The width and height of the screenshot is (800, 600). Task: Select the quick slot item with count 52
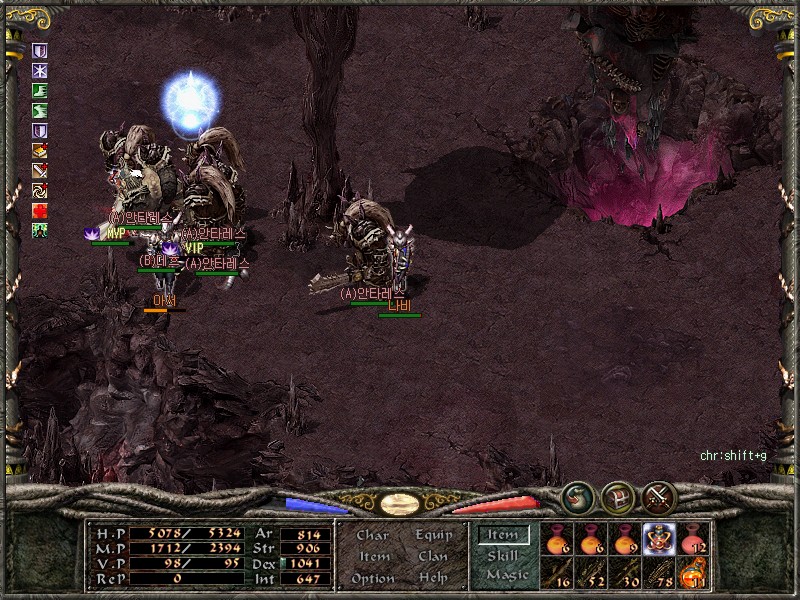(592, 573)
